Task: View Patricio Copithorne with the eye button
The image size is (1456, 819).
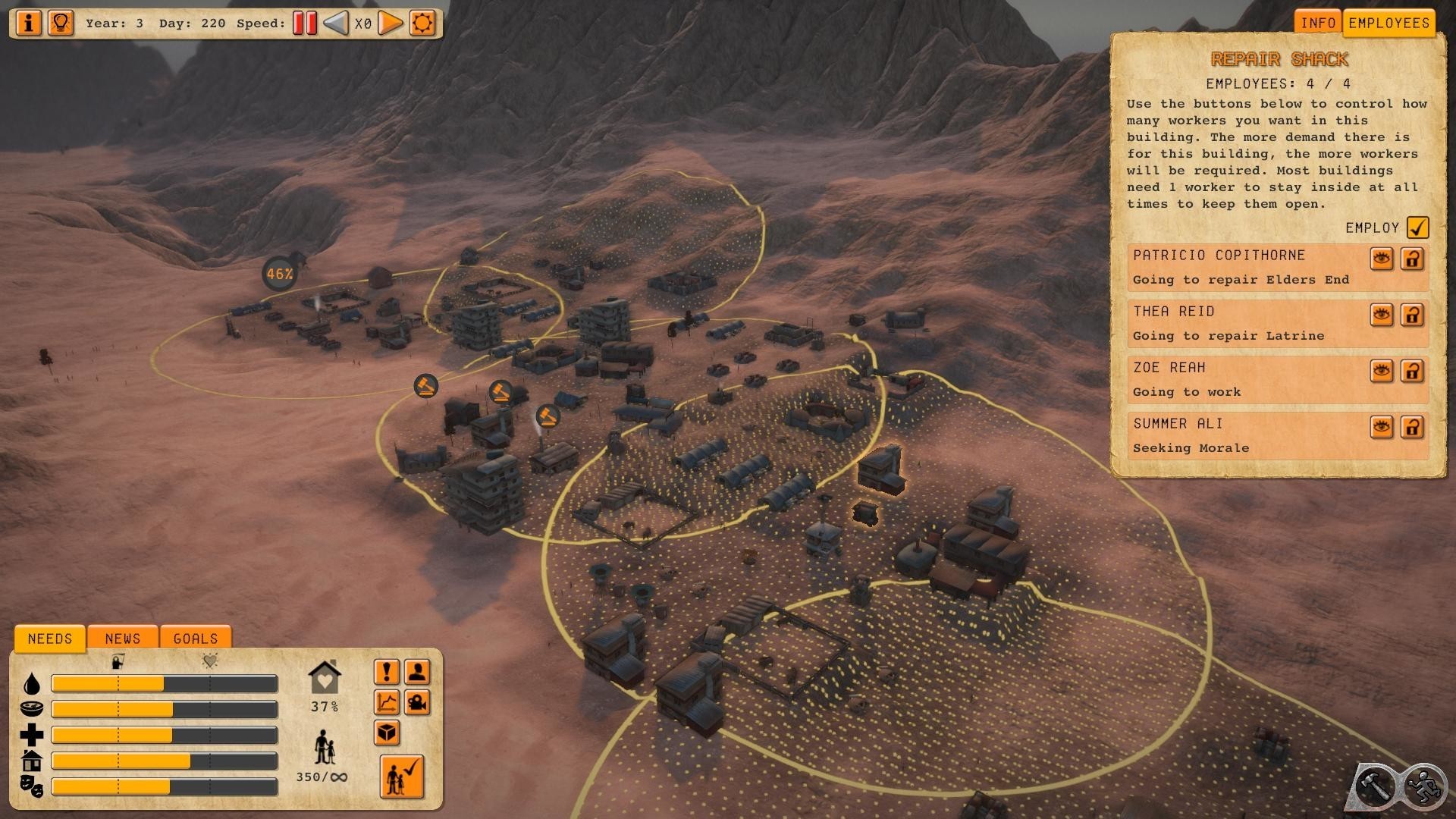Action: pos(1382,259)
